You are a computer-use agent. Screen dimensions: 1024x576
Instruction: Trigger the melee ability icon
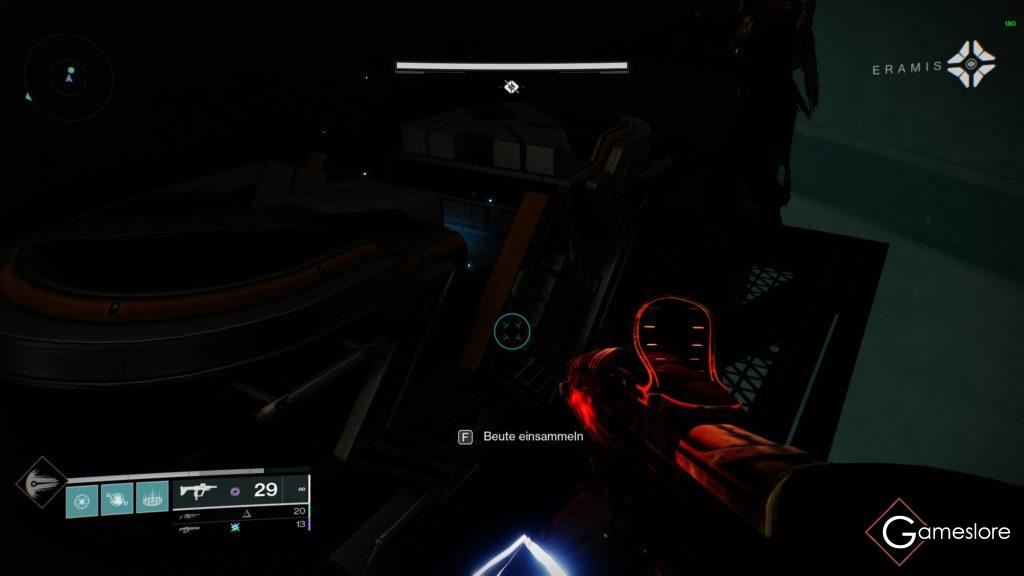coord(117,497)
